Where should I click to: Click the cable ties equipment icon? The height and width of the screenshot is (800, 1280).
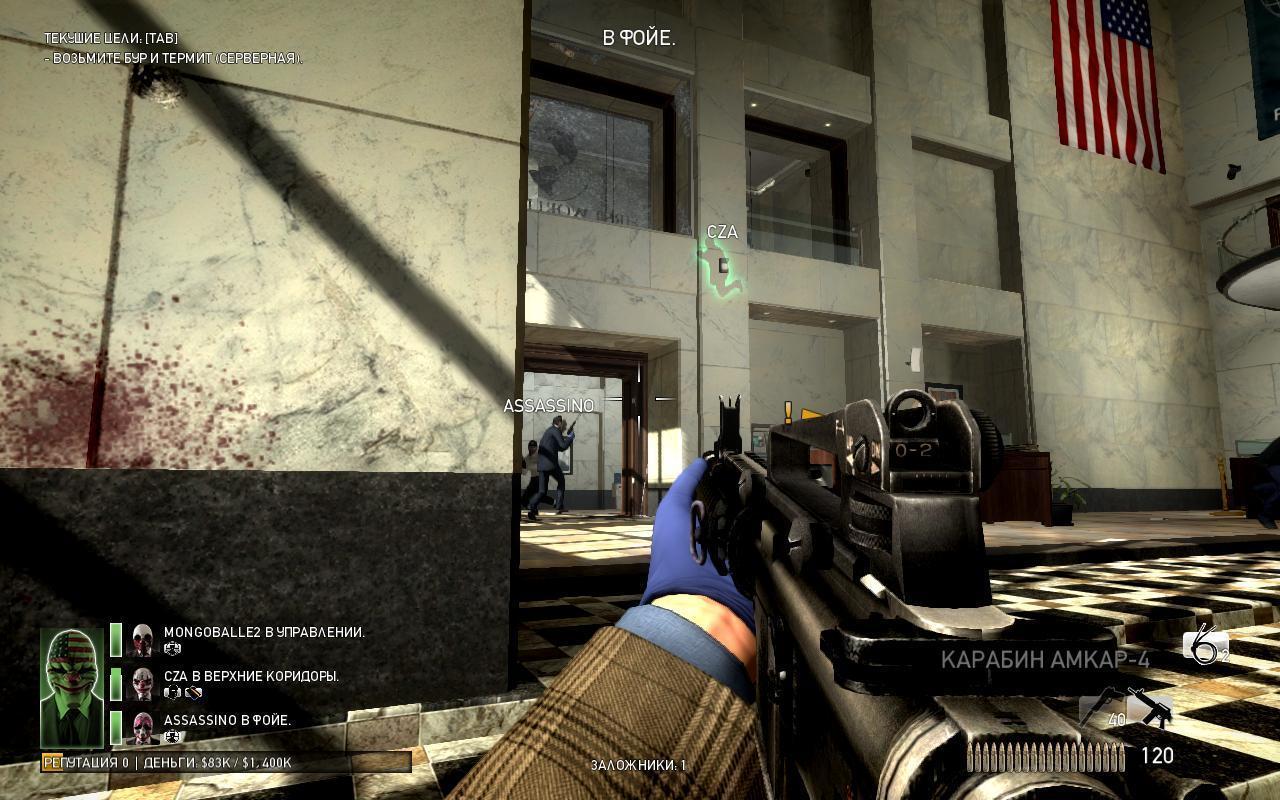coord(1204,647)
